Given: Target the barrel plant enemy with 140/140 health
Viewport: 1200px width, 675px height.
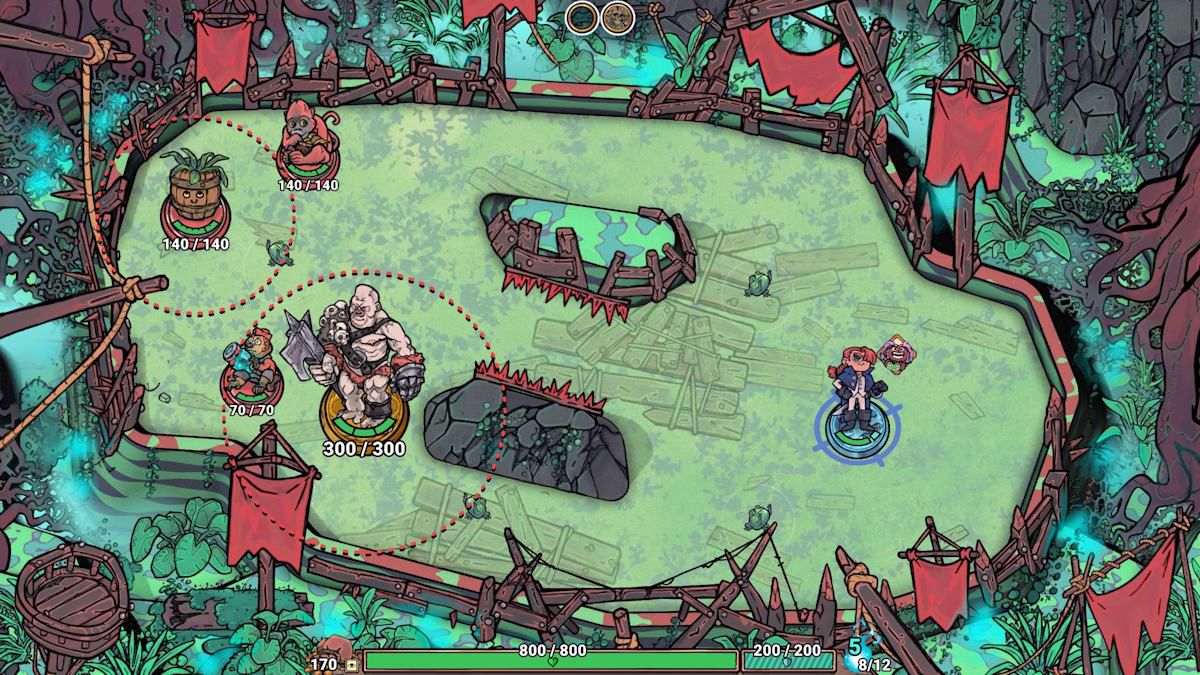Looking at the screenshot, I should (x=194, y=192).
